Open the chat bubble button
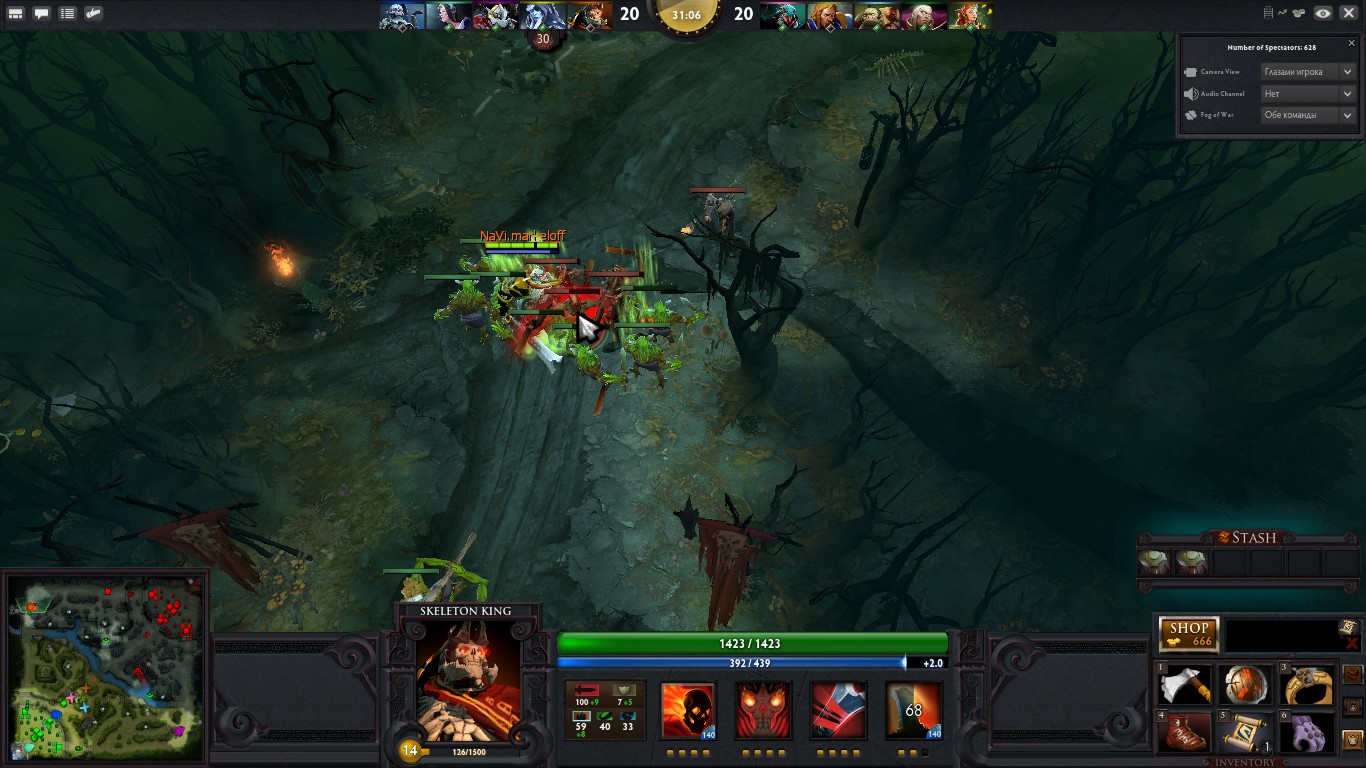Image resolution: width=1366 pixels, height=768 pixels. point(42,14)
